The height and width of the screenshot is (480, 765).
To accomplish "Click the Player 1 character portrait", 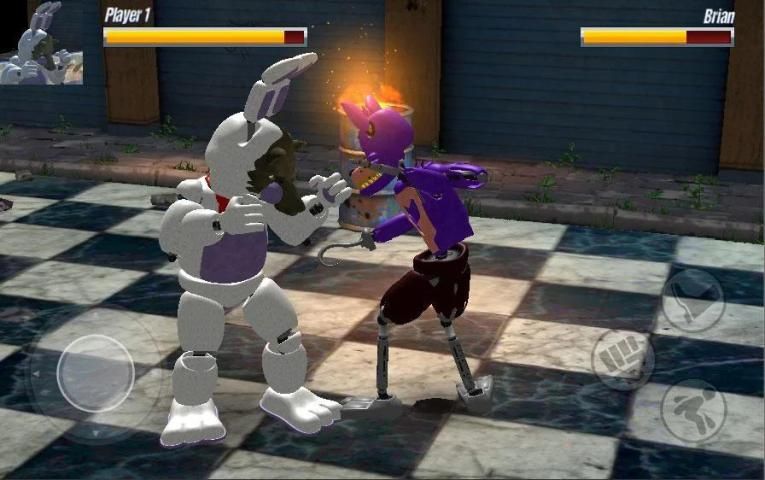I will point(41,43).
